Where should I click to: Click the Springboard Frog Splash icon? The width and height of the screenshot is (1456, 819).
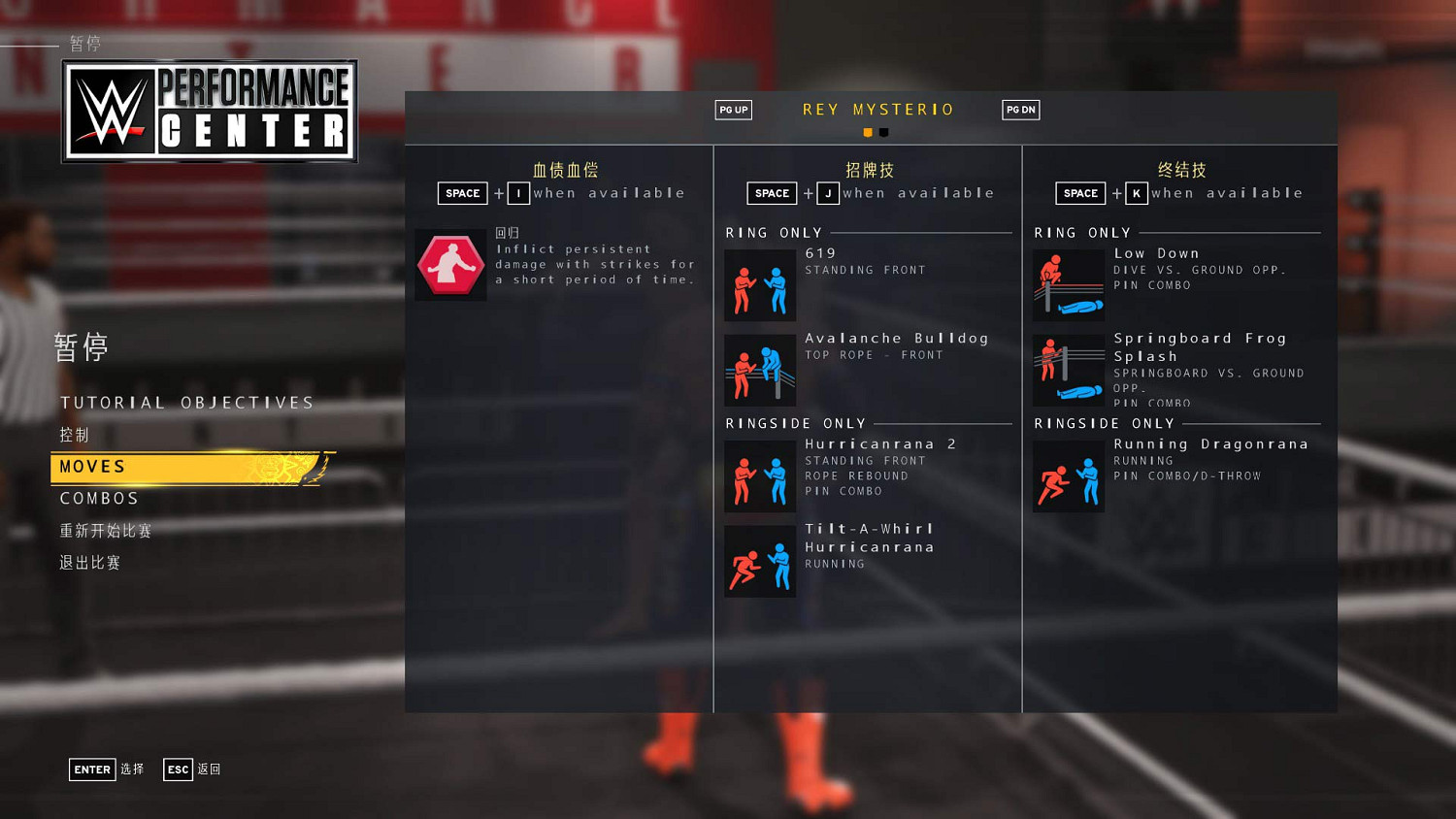coord(1068,370)
